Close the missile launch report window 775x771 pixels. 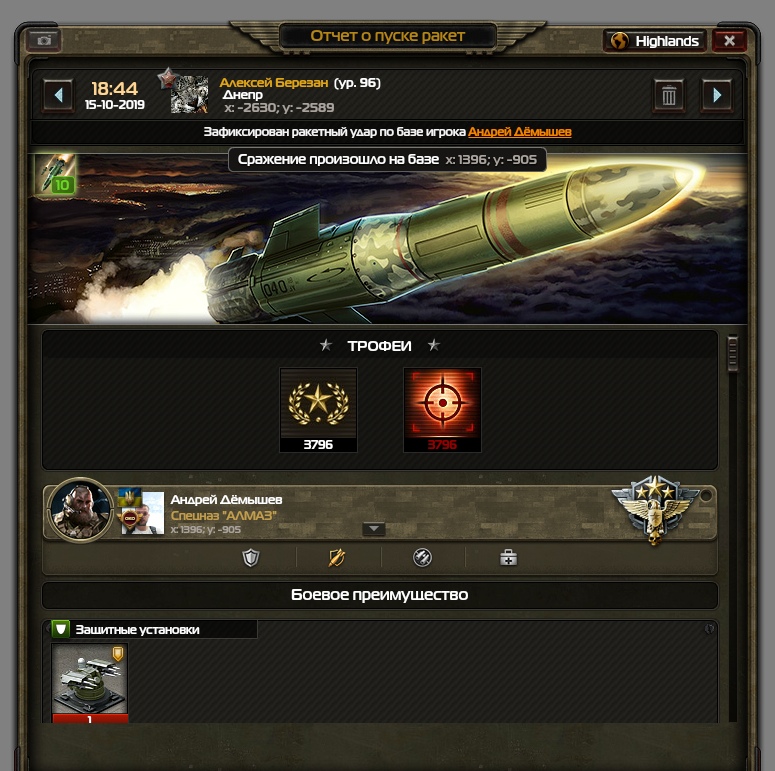pos(729,41)
